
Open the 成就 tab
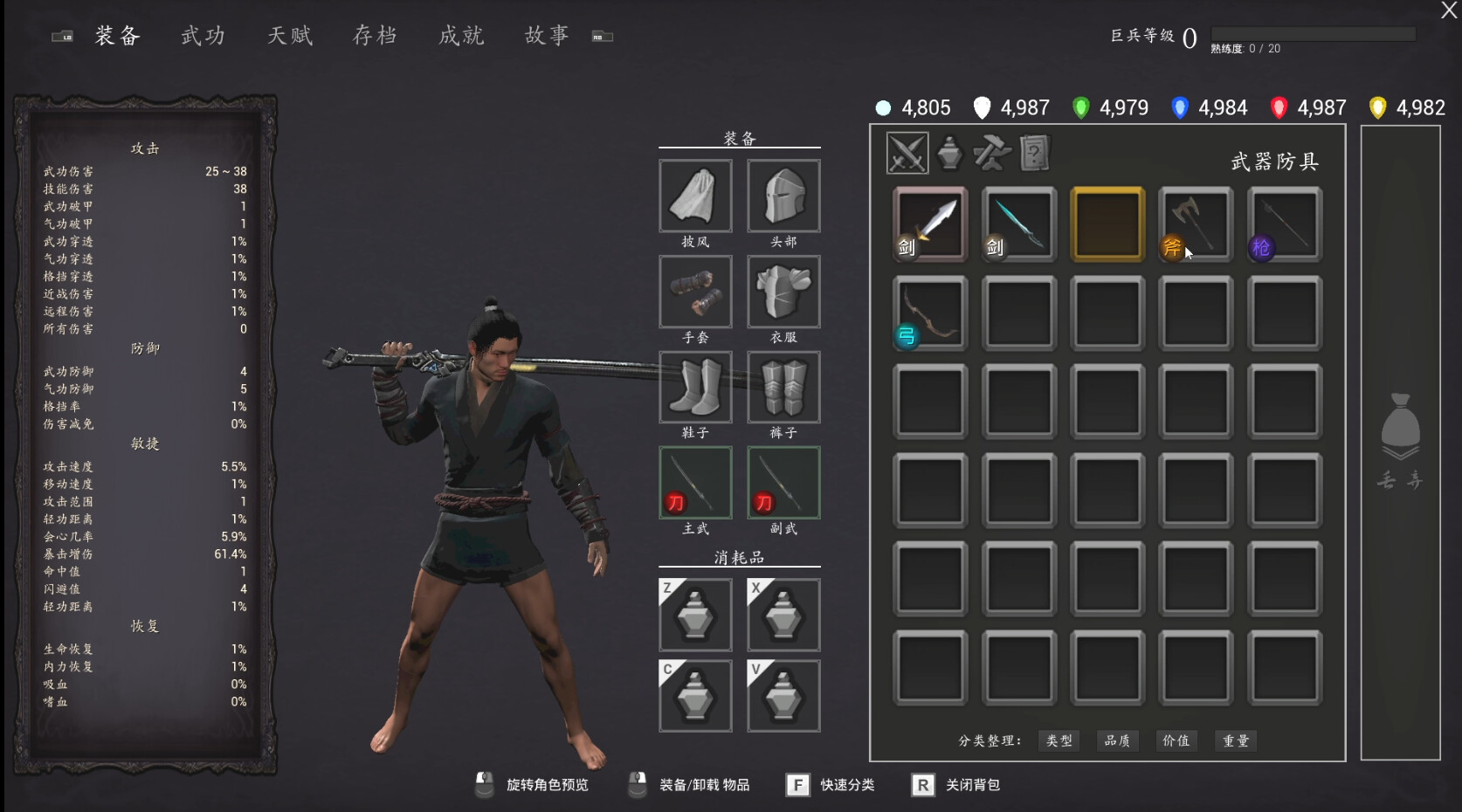tap(461, 36)
